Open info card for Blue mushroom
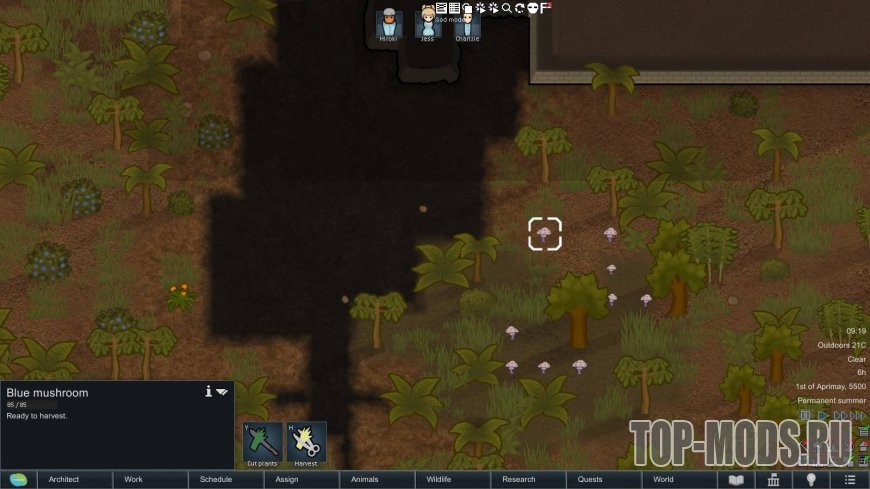Viewport: 870px width, 489px height. 208,392
